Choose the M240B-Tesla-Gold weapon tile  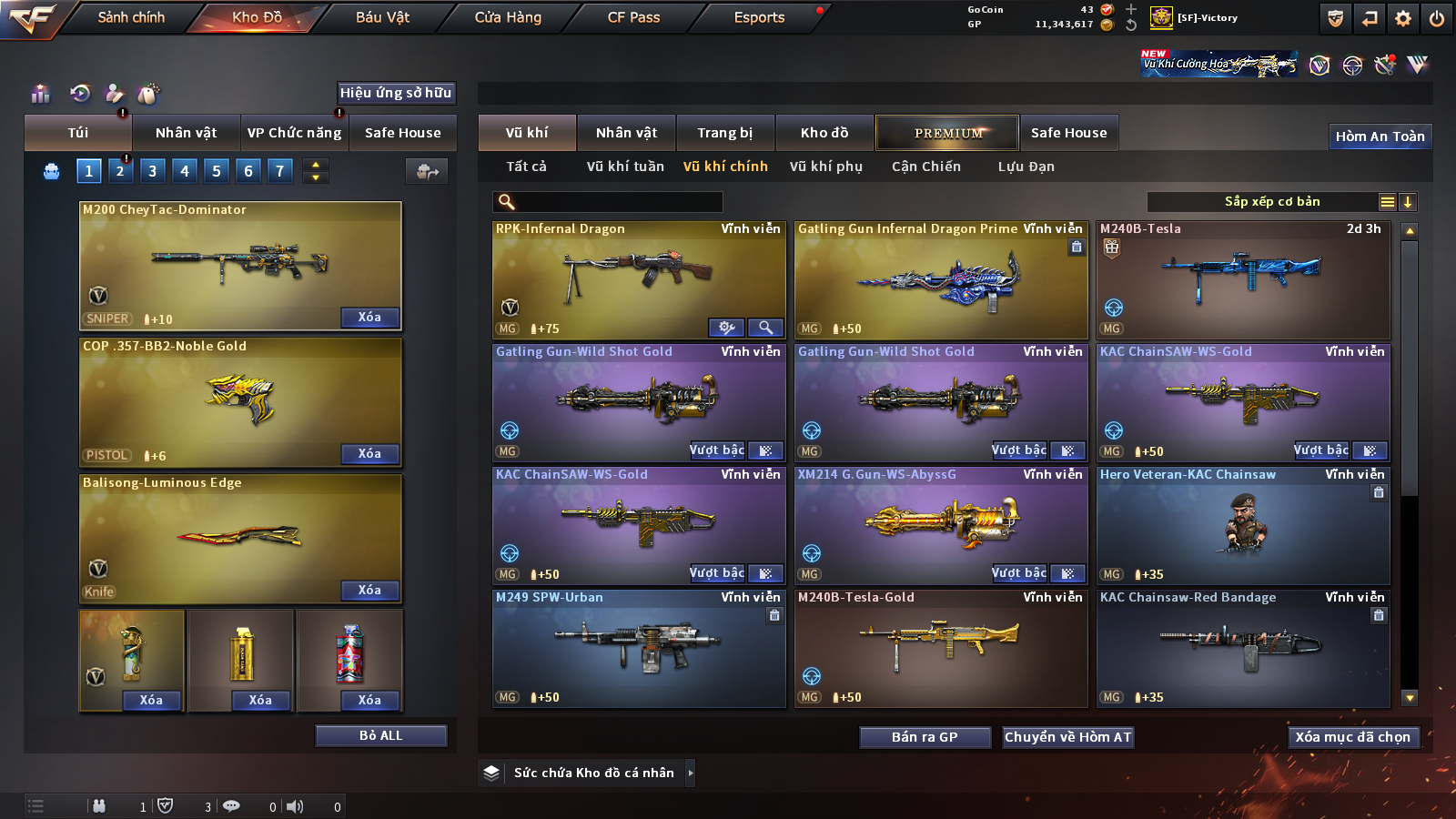tap(940, 648)
